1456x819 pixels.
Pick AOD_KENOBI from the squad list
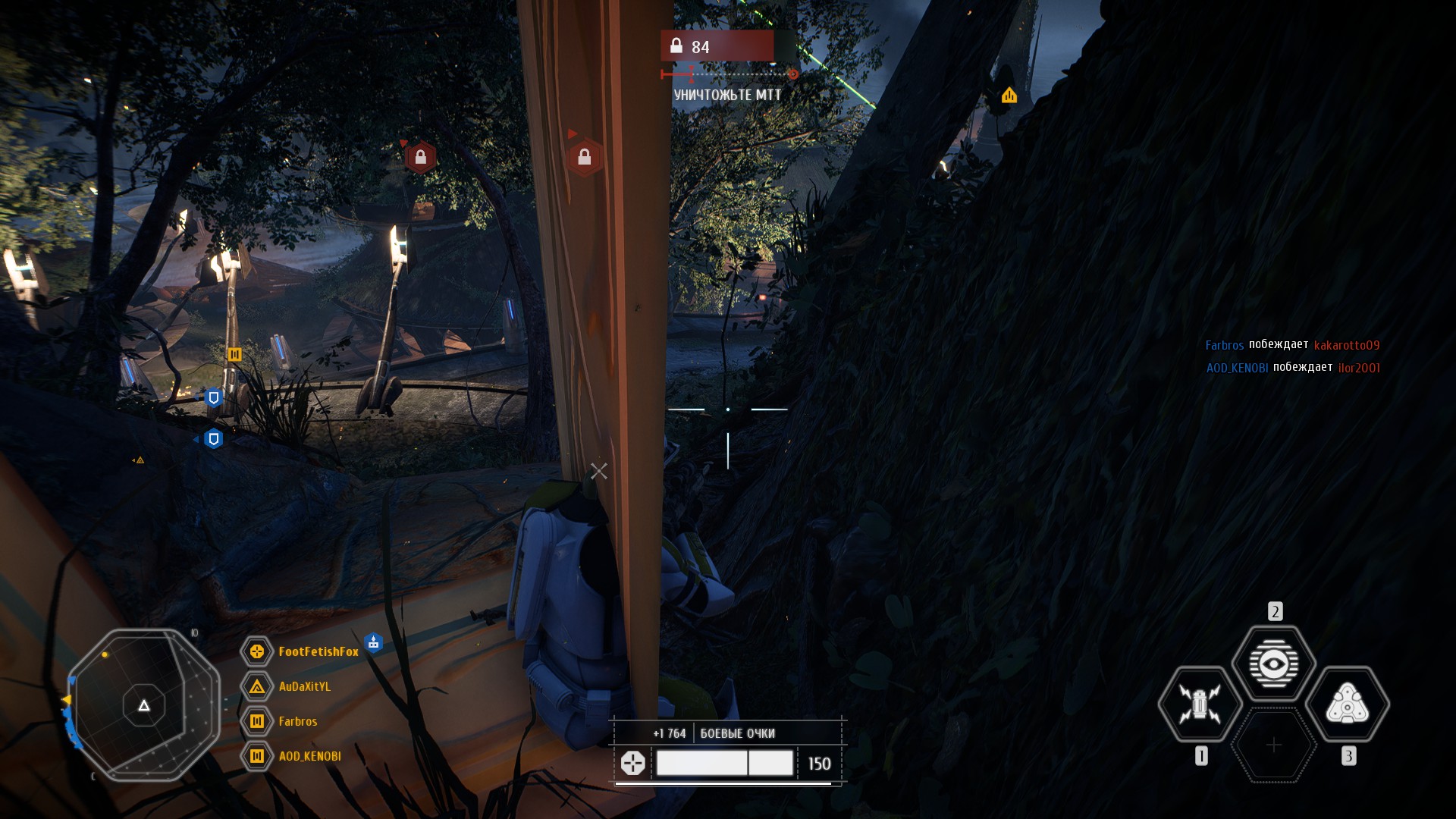tap(309, 756)
